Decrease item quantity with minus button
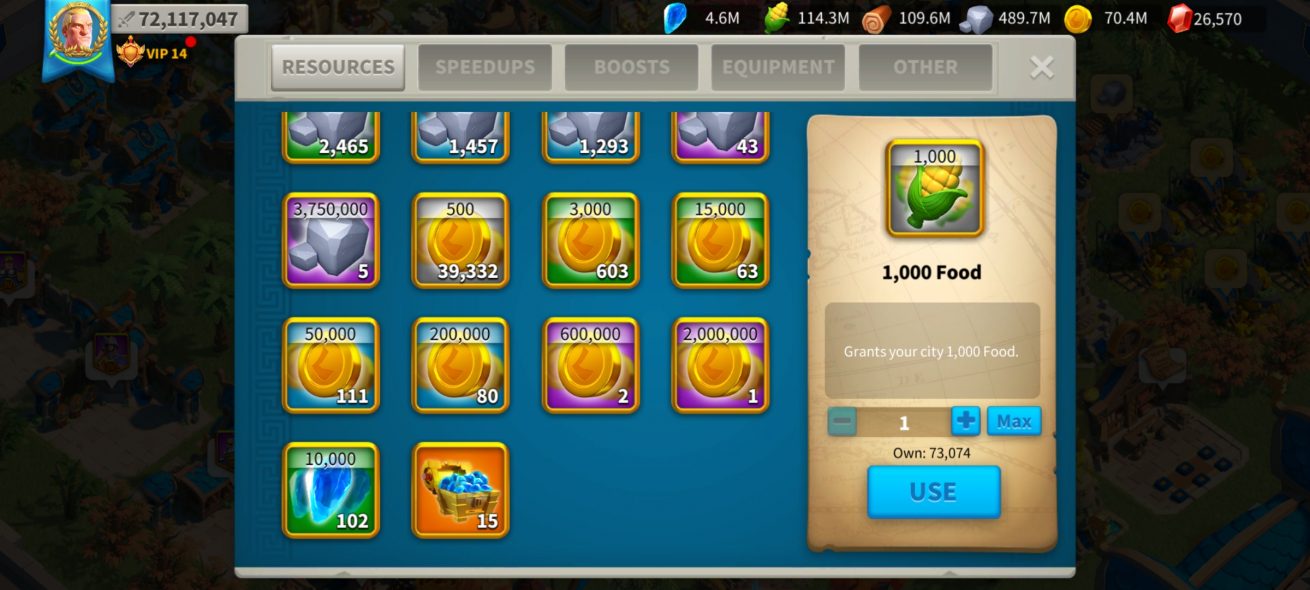The height and width of the screenshot is (590, 1310). pos(842,421)
